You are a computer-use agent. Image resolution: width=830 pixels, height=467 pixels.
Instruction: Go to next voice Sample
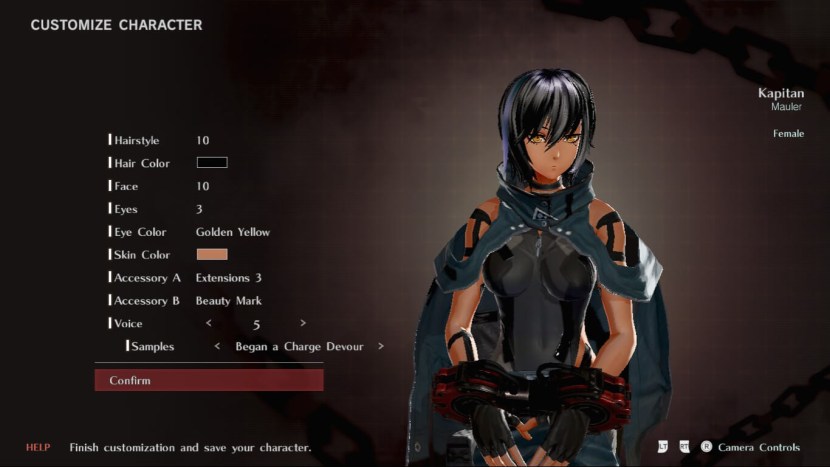click(x=380, y=347)
